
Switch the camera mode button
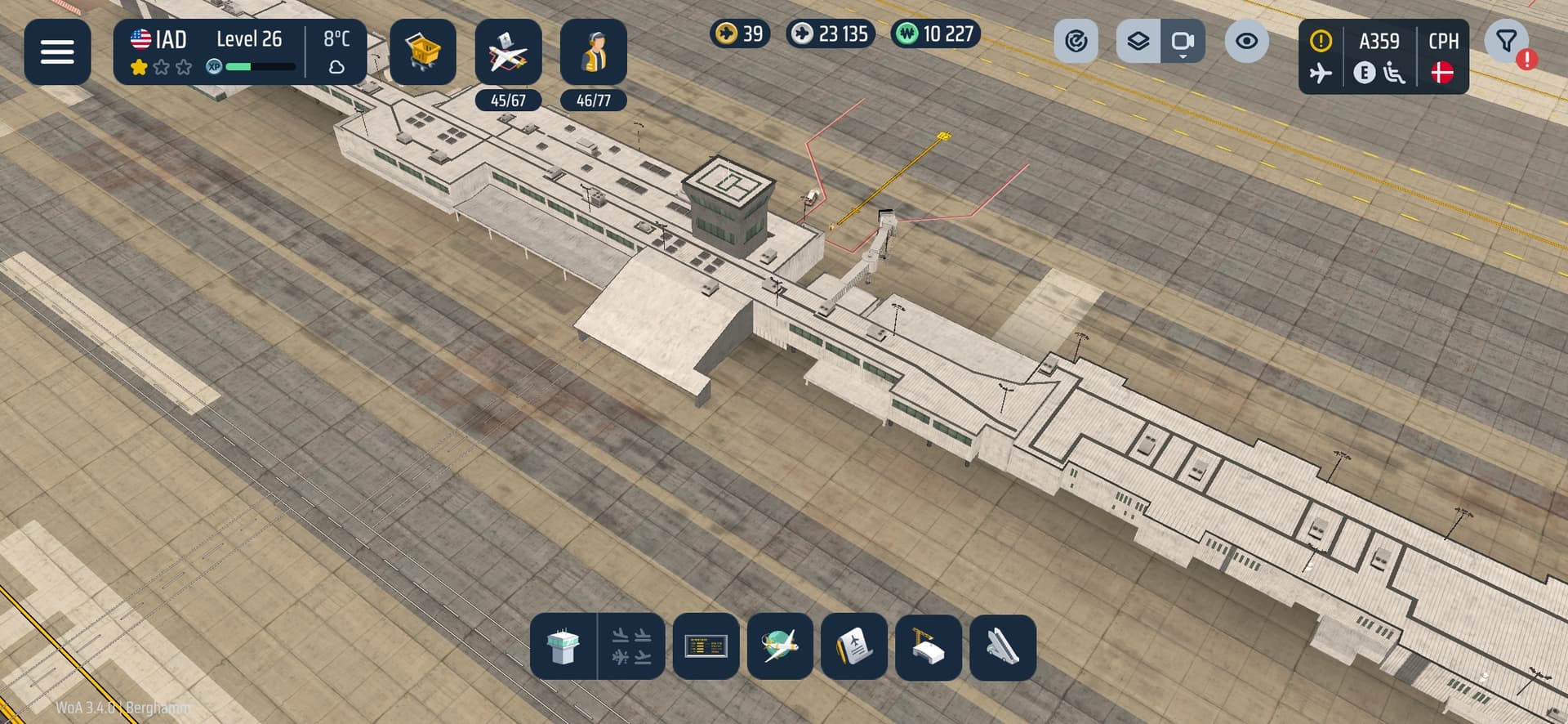click(1183, 41)
